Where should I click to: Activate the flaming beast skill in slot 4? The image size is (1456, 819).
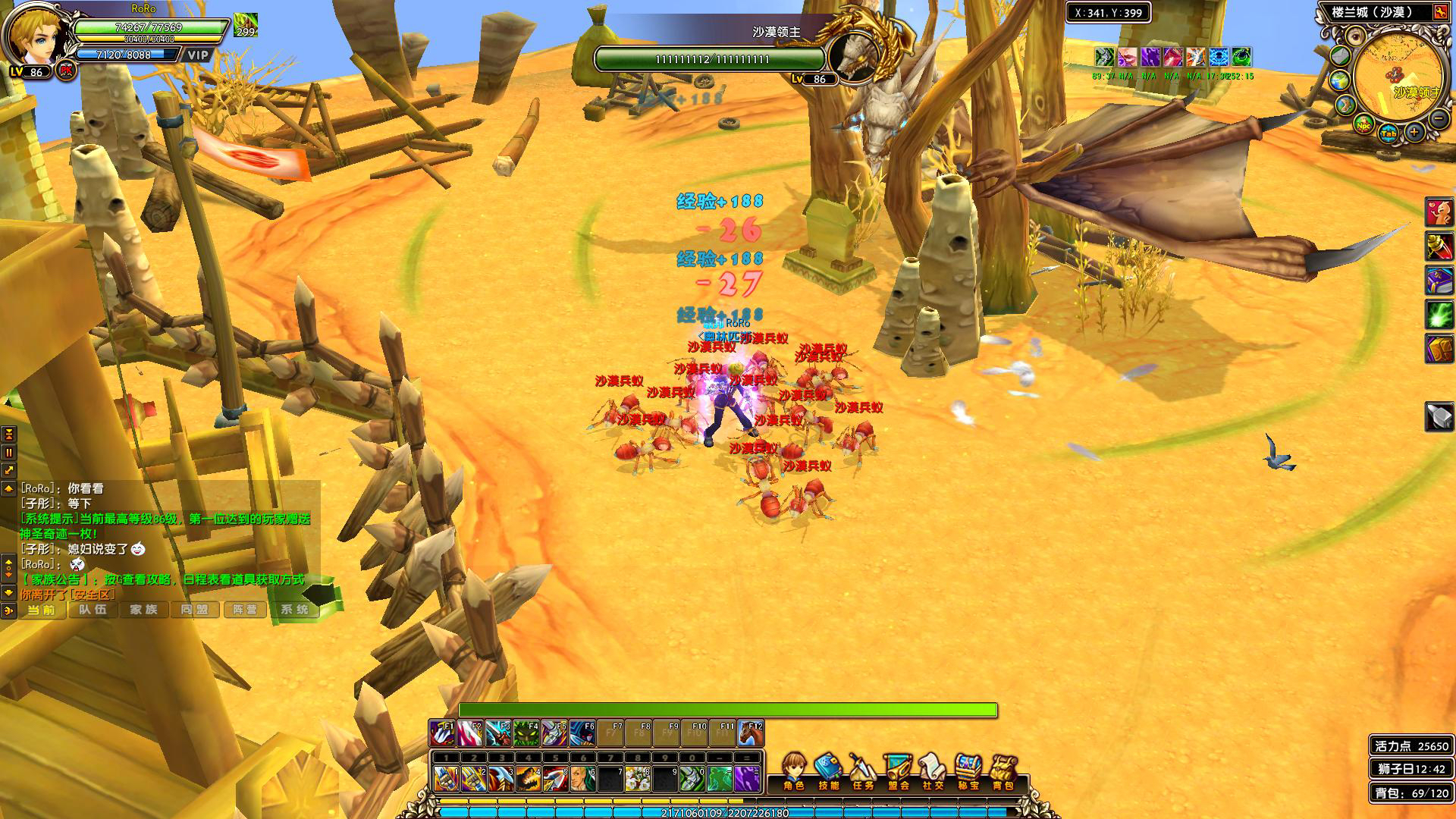coord(528,779)
